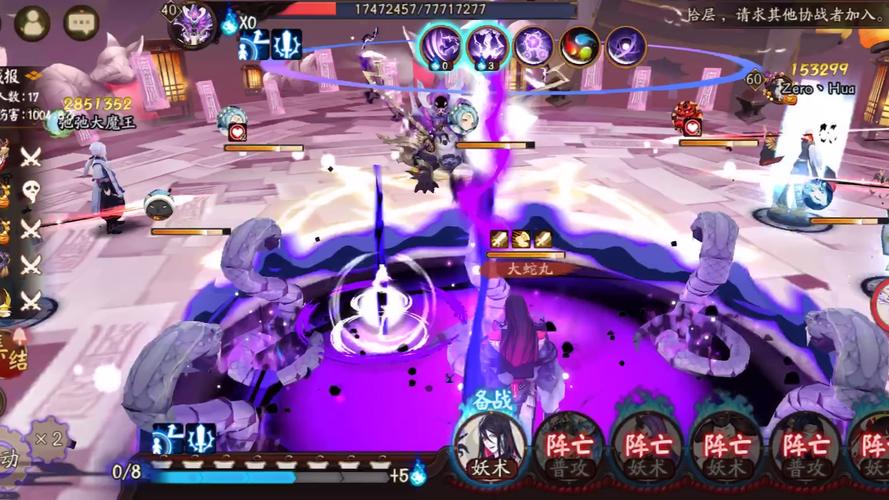Open the chat speech-bubble button
This screenshot has height=500, width=889.
point(80,22)
